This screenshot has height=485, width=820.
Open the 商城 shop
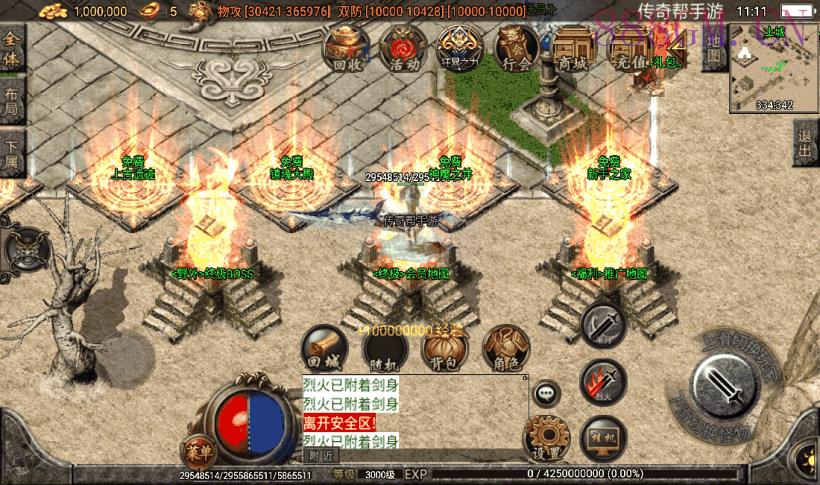click(x=574, y=48)
